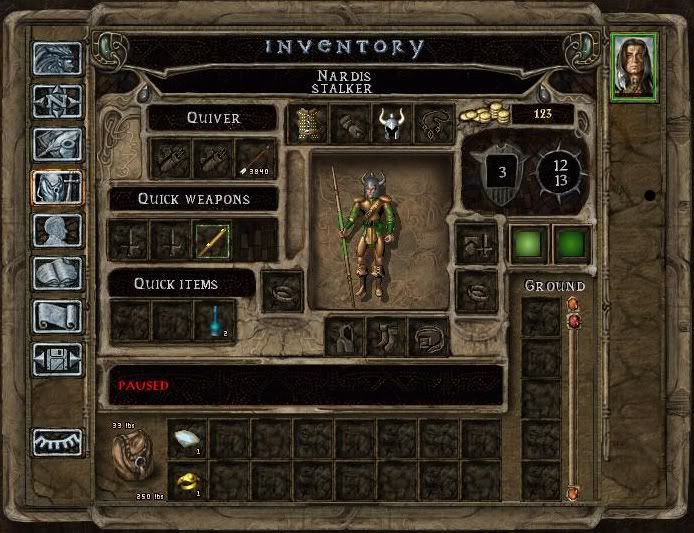The height and width of the screenshot is (533, 694).
Task: Choose the quiver slot holding 3840 ammo
Action: point(256,157)
